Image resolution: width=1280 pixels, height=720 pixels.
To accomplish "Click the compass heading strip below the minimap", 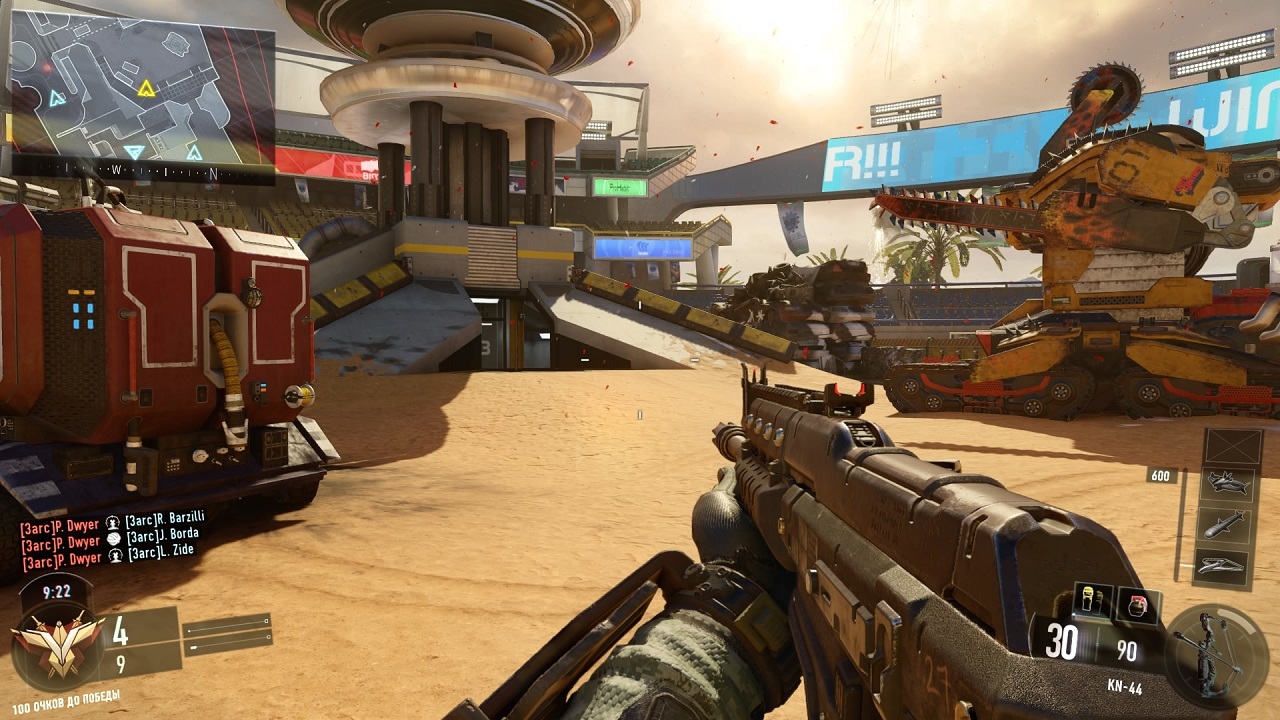I will (142, 172).
